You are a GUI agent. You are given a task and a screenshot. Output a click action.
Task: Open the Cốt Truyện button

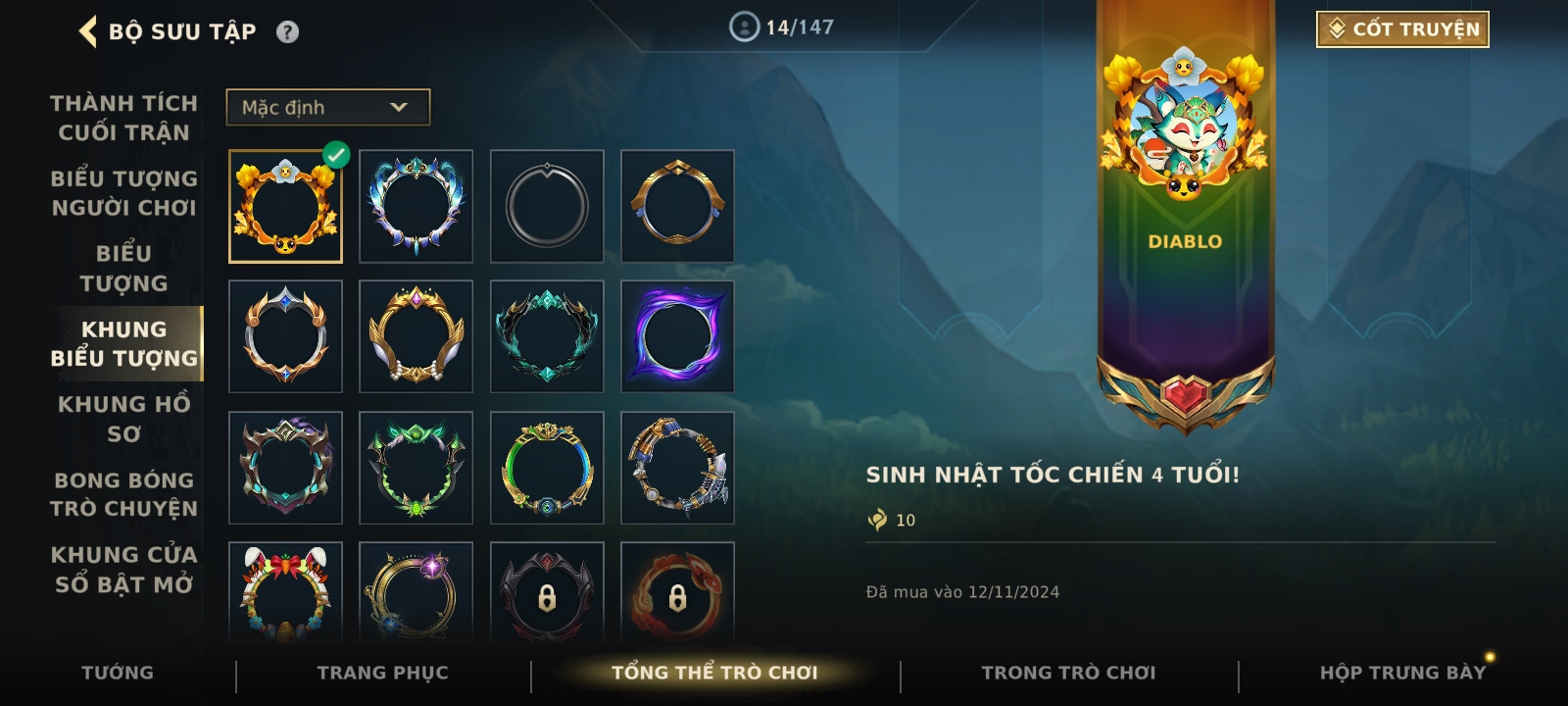(x=1402, y=29)
